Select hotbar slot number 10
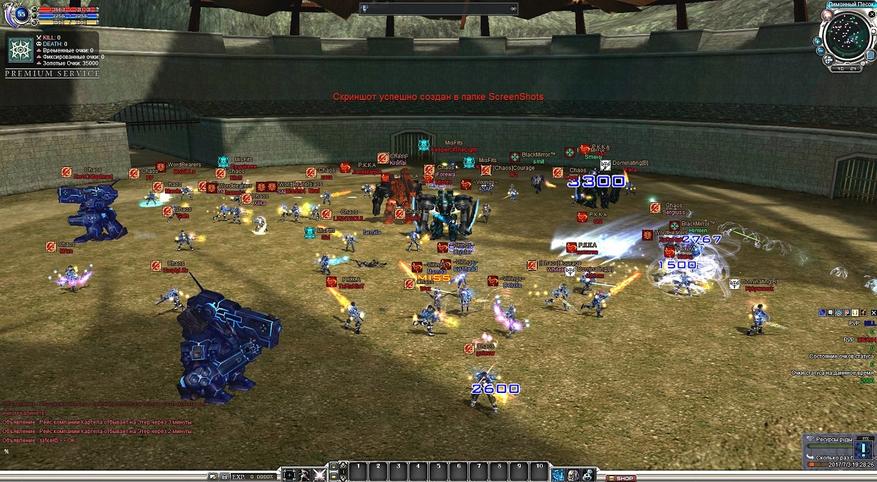This screenshot has width=877, height=482. point(540,470)
